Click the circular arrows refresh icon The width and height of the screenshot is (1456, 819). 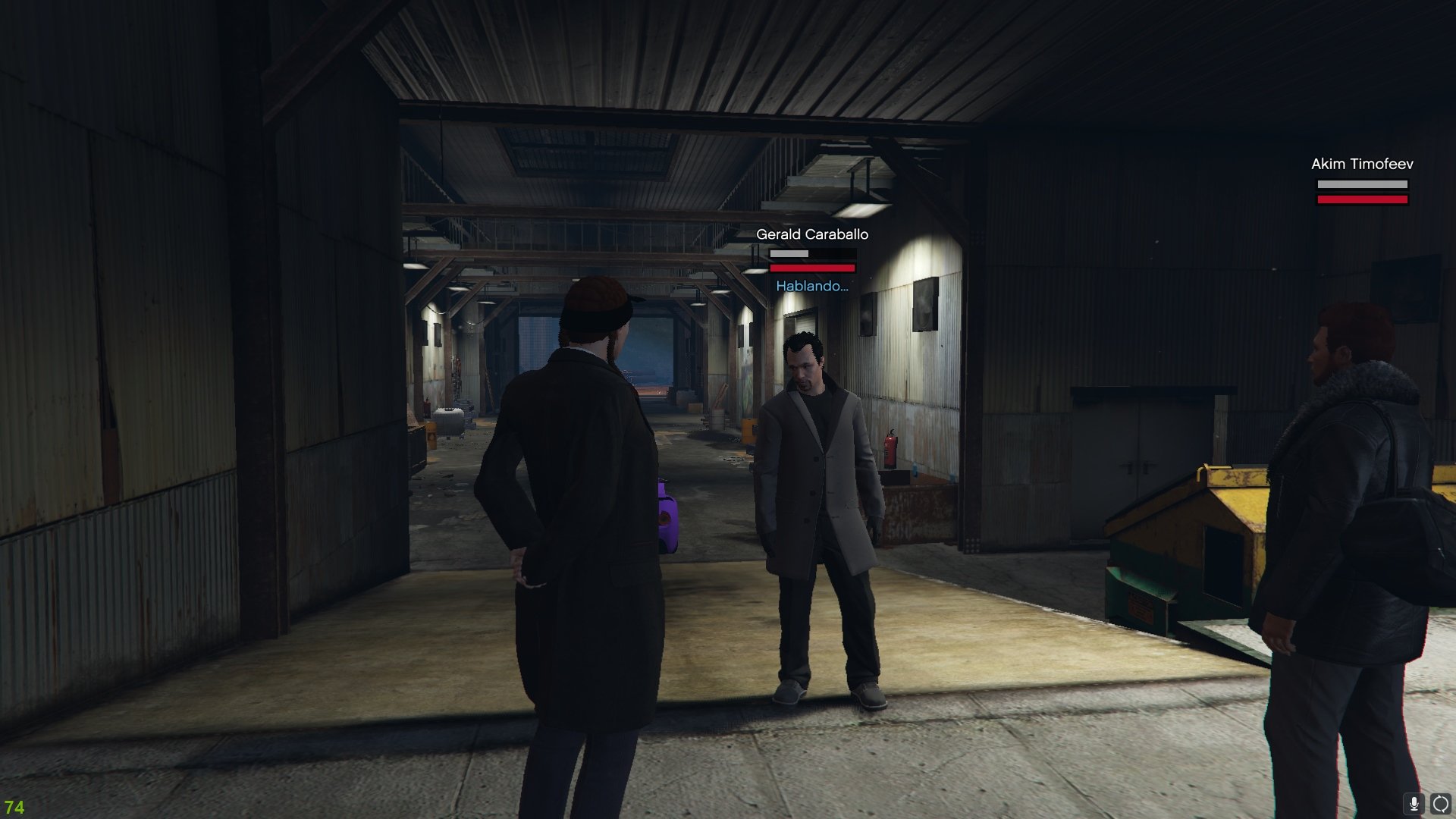(x=1440, y=804)
